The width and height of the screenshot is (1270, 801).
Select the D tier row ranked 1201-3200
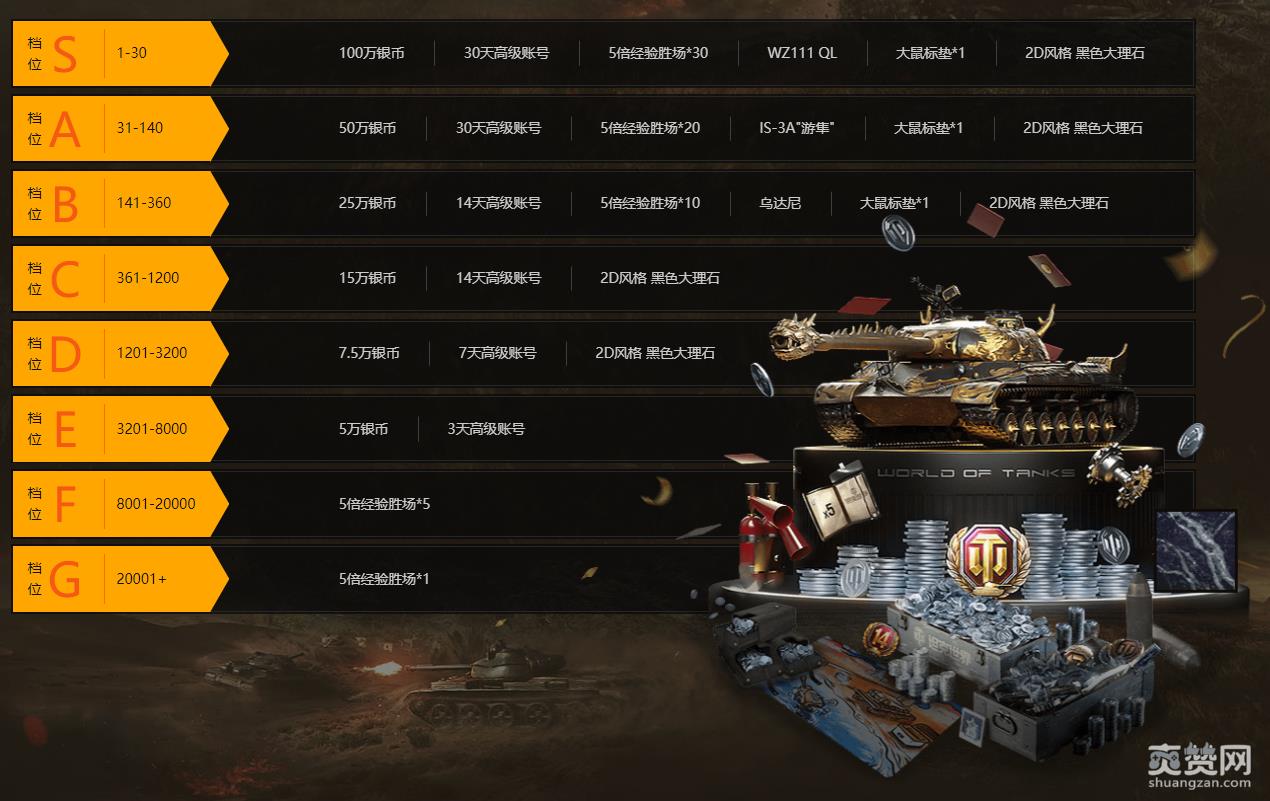click(120, 353)
